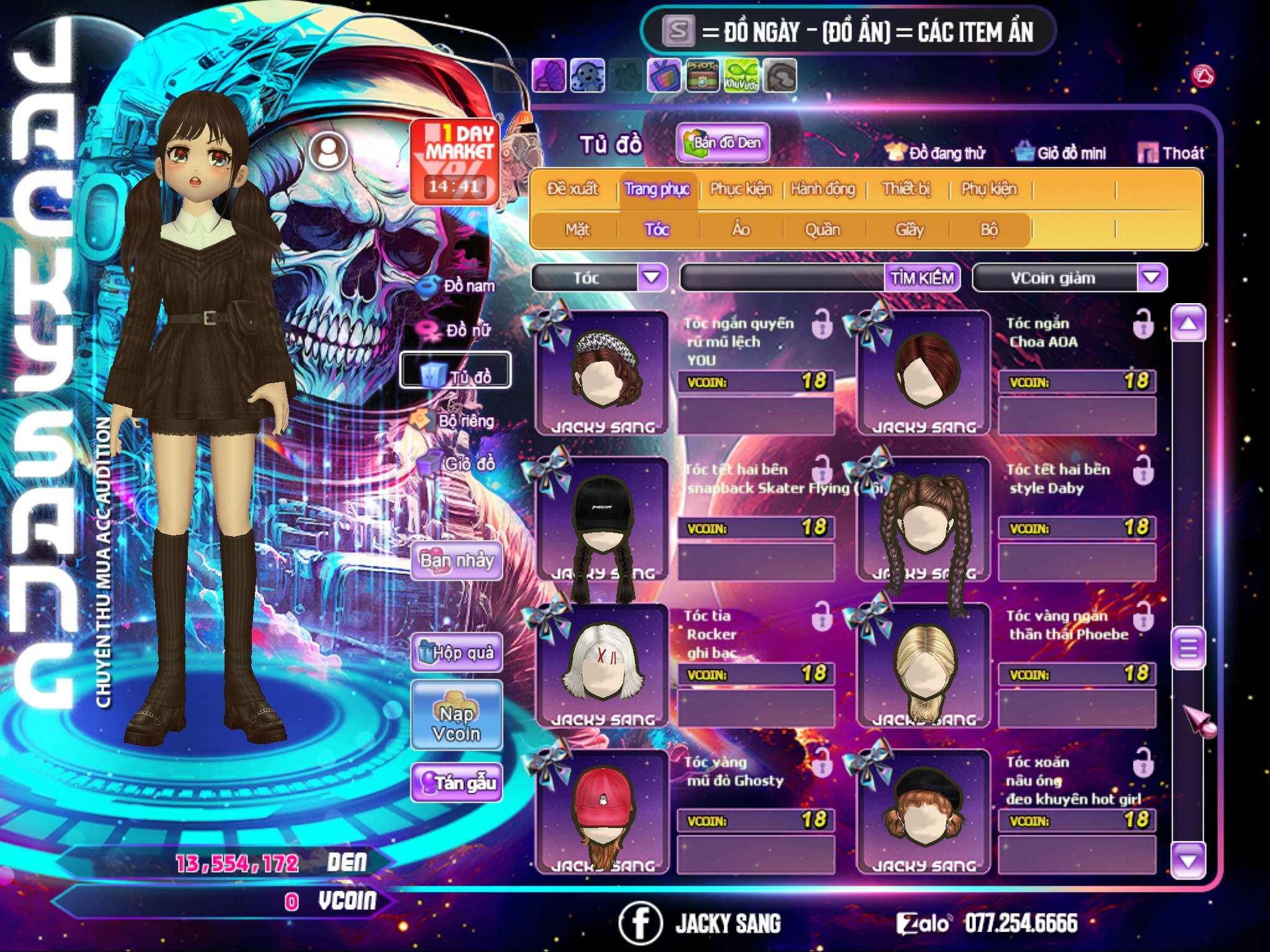Open the Đề xuất tab
Viewport: 1270px width, 952px height.
point(572,189)
